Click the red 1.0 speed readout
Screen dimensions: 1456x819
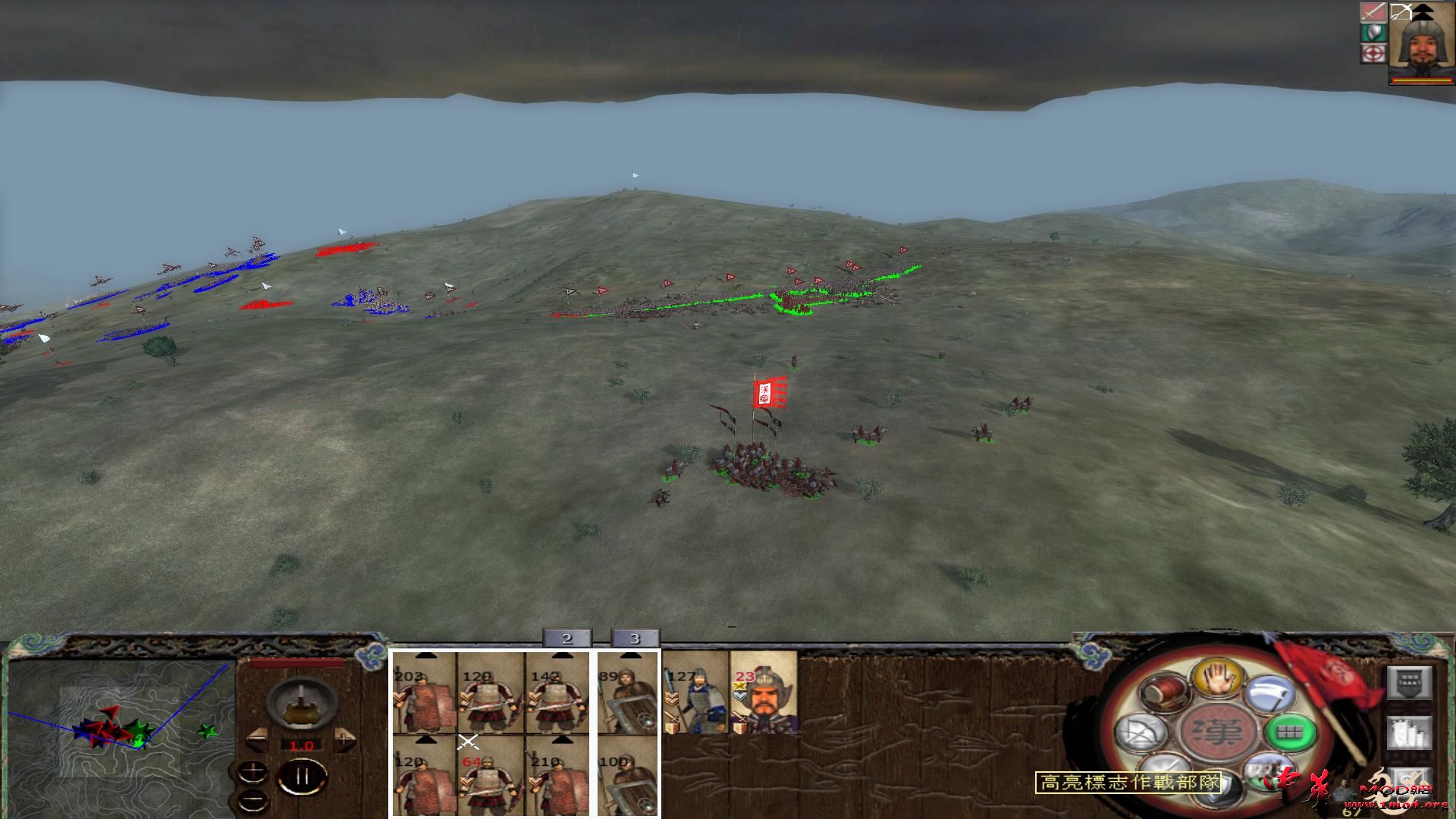[302, 745]
